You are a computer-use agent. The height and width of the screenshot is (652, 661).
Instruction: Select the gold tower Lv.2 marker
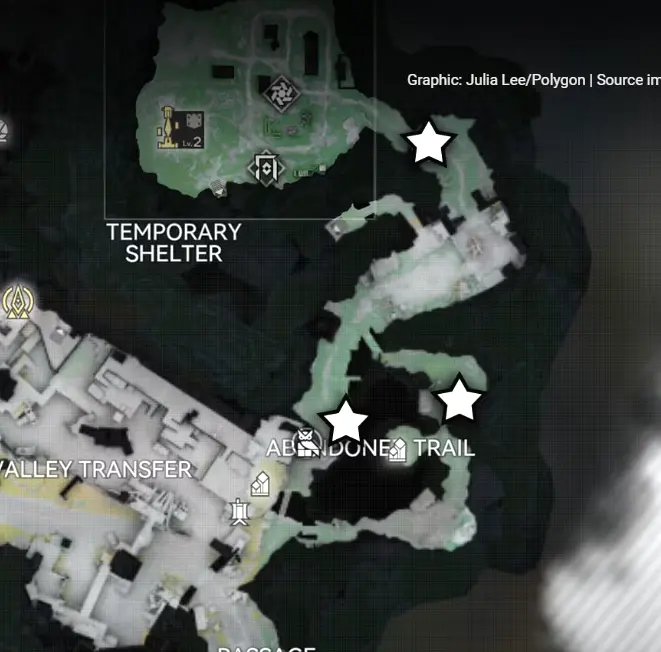[x=180, y=128]
